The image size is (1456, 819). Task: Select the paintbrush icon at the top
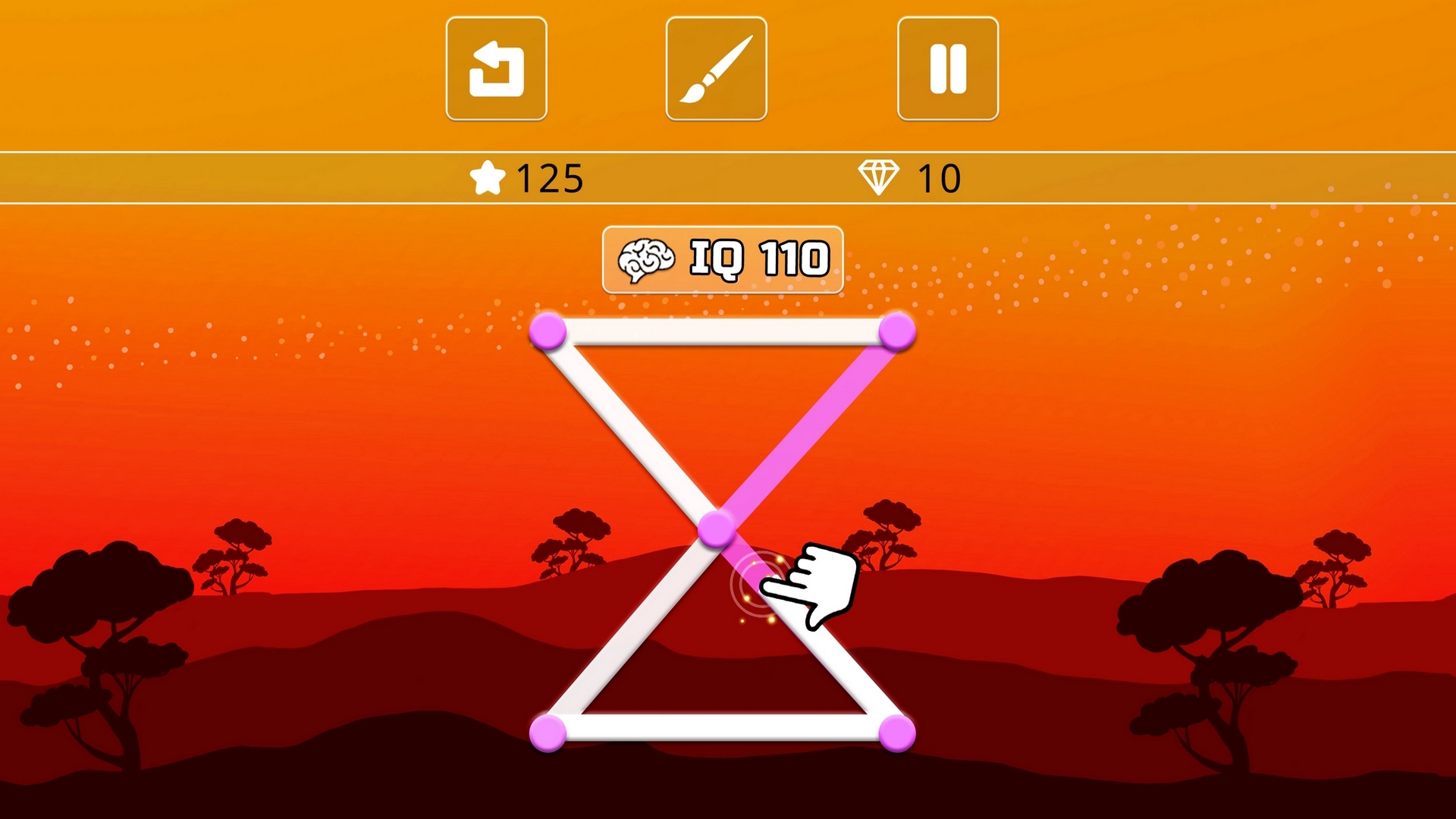[x=717, y=67]
